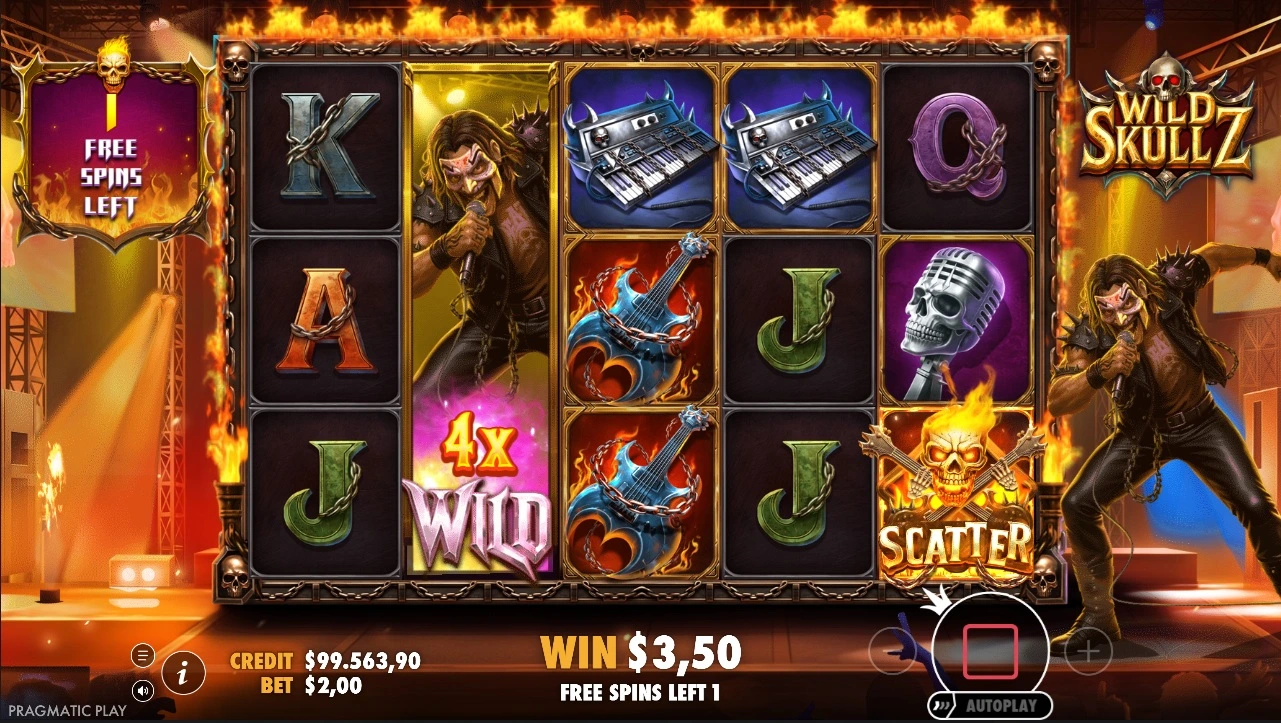Toggle the sound speaker icon

143,690
